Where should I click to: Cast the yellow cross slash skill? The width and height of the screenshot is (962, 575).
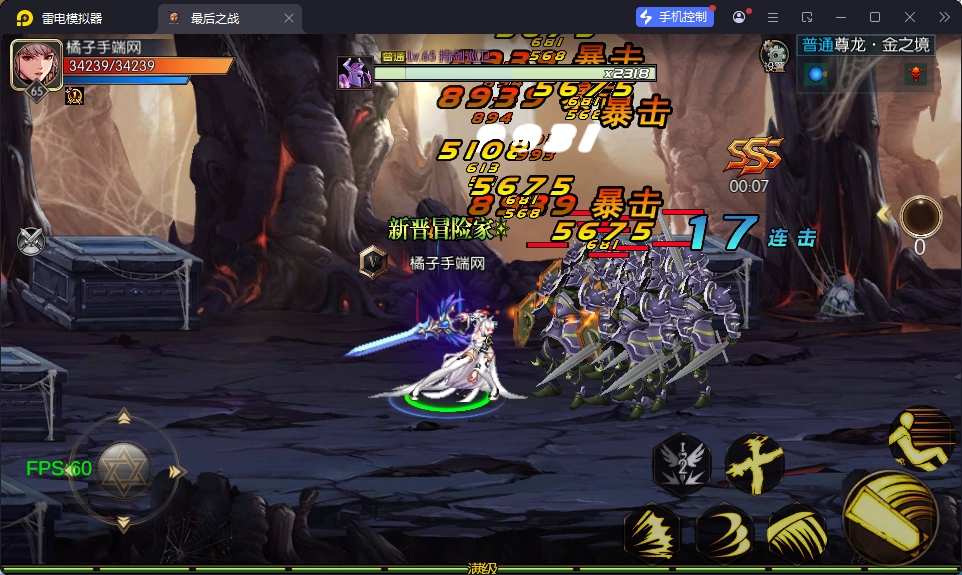click(753, 463)
